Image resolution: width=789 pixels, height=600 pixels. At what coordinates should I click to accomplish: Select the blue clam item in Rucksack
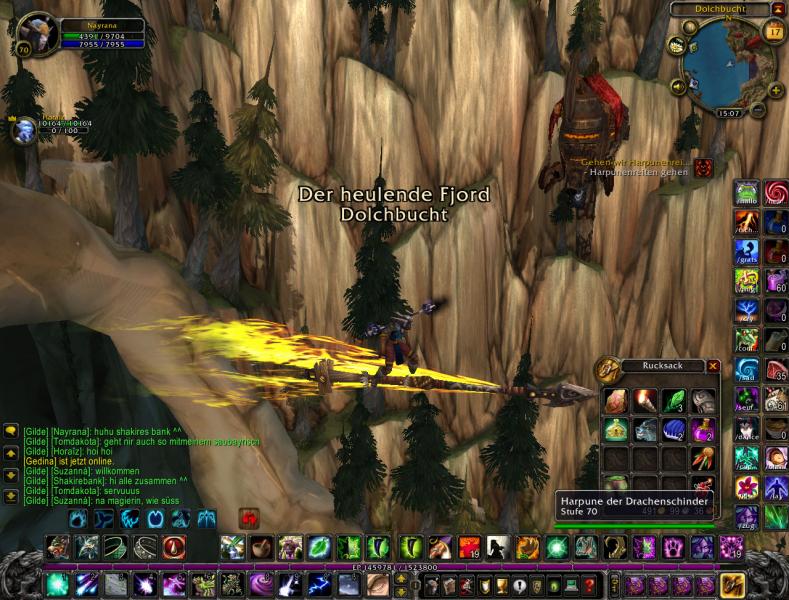pyautogui.click(x=673, y=430)
